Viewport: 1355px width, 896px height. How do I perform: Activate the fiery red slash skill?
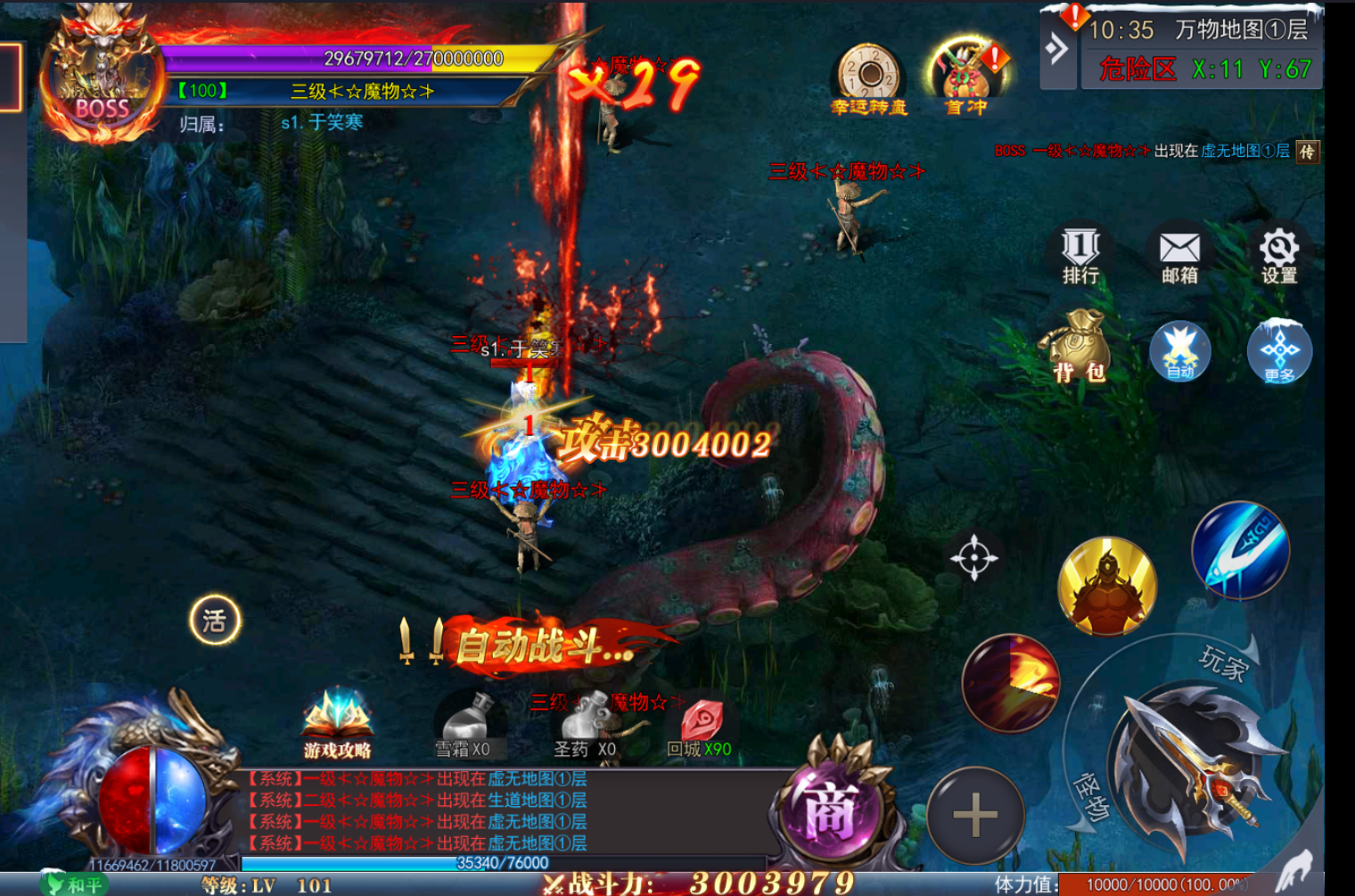point(1011,683)
